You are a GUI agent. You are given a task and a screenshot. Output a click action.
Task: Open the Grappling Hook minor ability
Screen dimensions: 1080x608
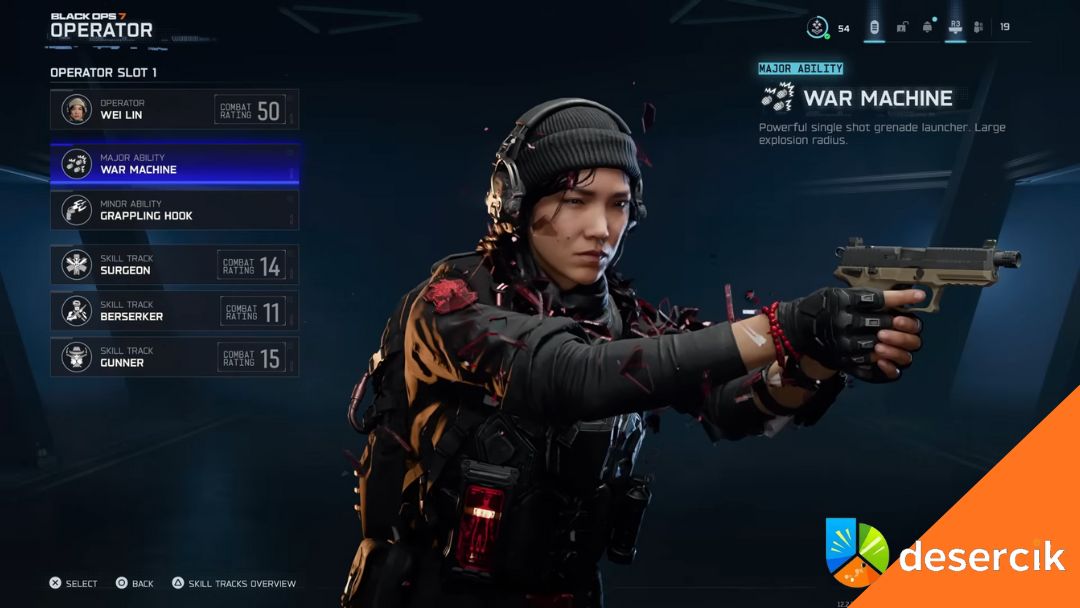174,210
